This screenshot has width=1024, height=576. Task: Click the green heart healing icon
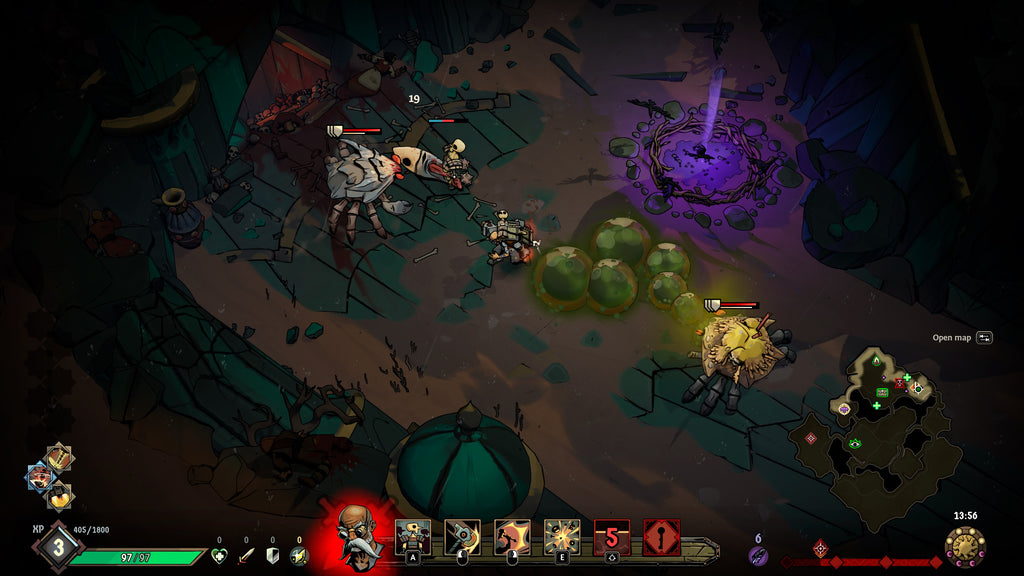(220, 556)
